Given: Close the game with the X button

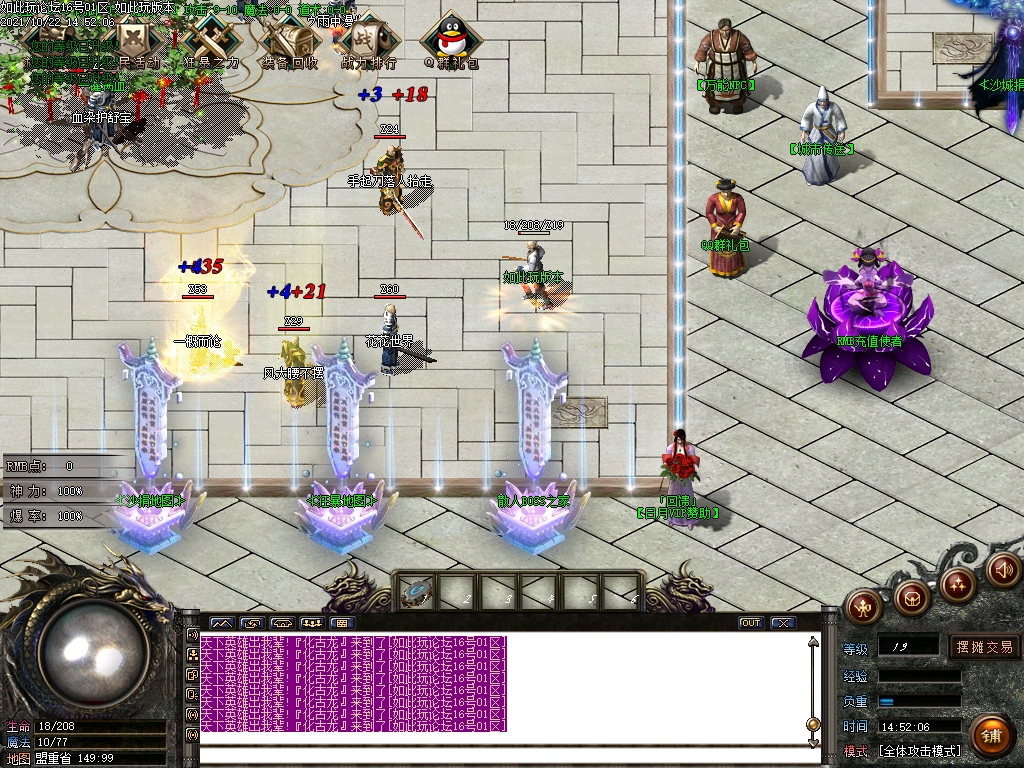Looking at the screenshot, I should click(782, 623).
